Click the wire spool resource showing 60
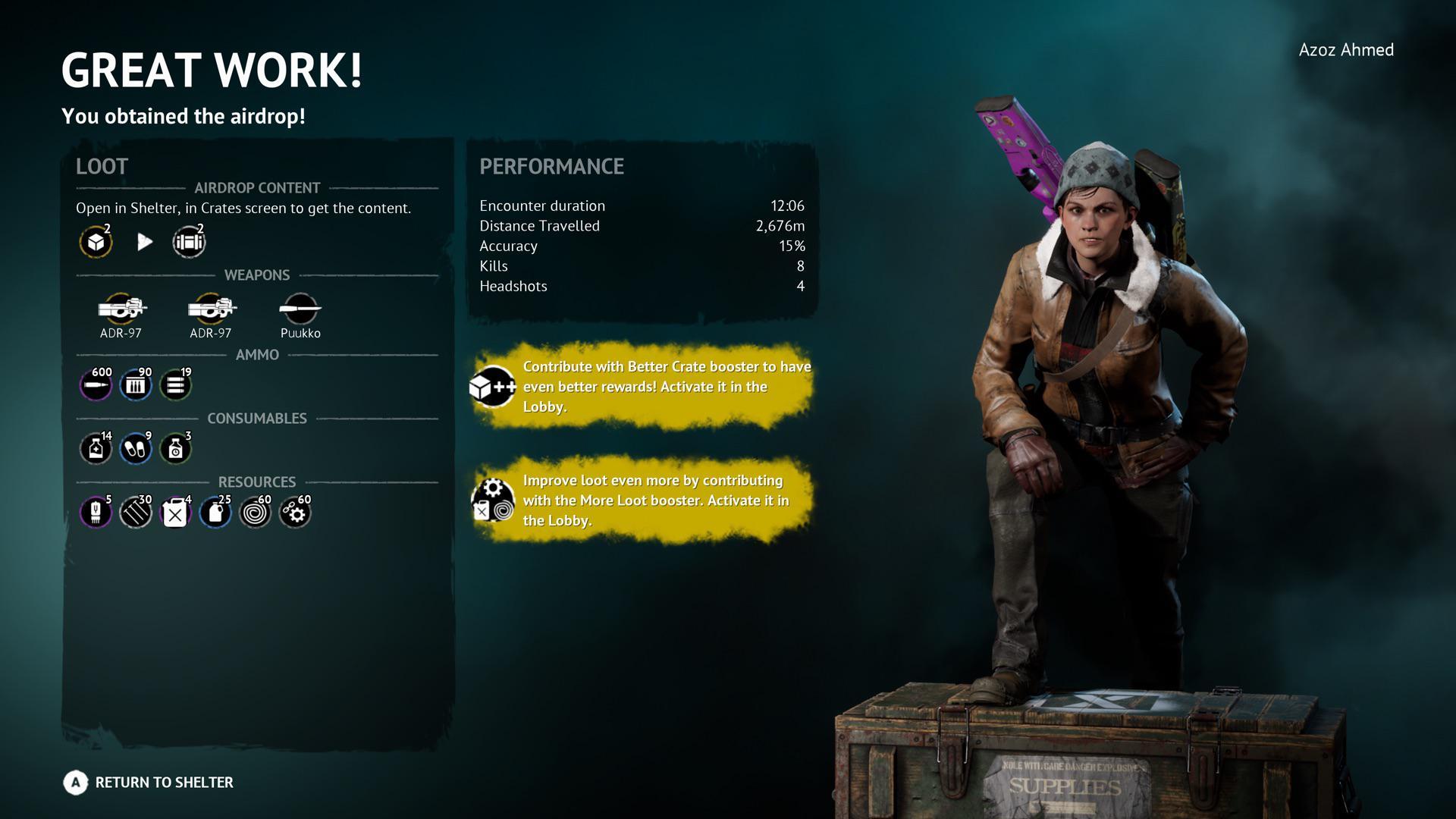Screen dimensions: 1456x819 [255, 512]
